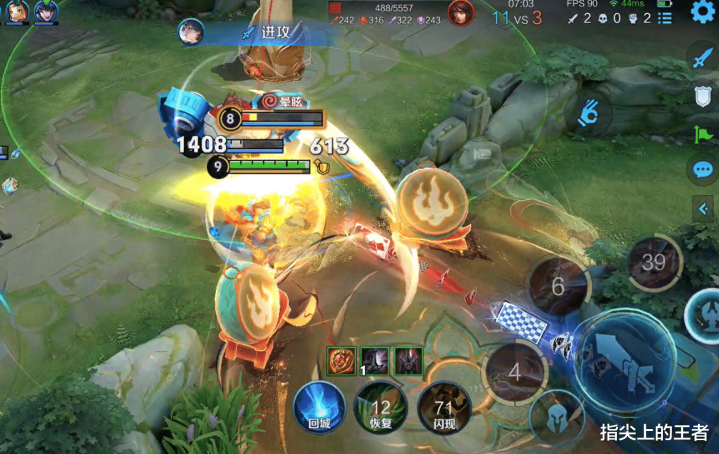Viewport: 719px width, 454px height.
Task: Activate the skill showing cooldown 6
Action: pos(557,286)
